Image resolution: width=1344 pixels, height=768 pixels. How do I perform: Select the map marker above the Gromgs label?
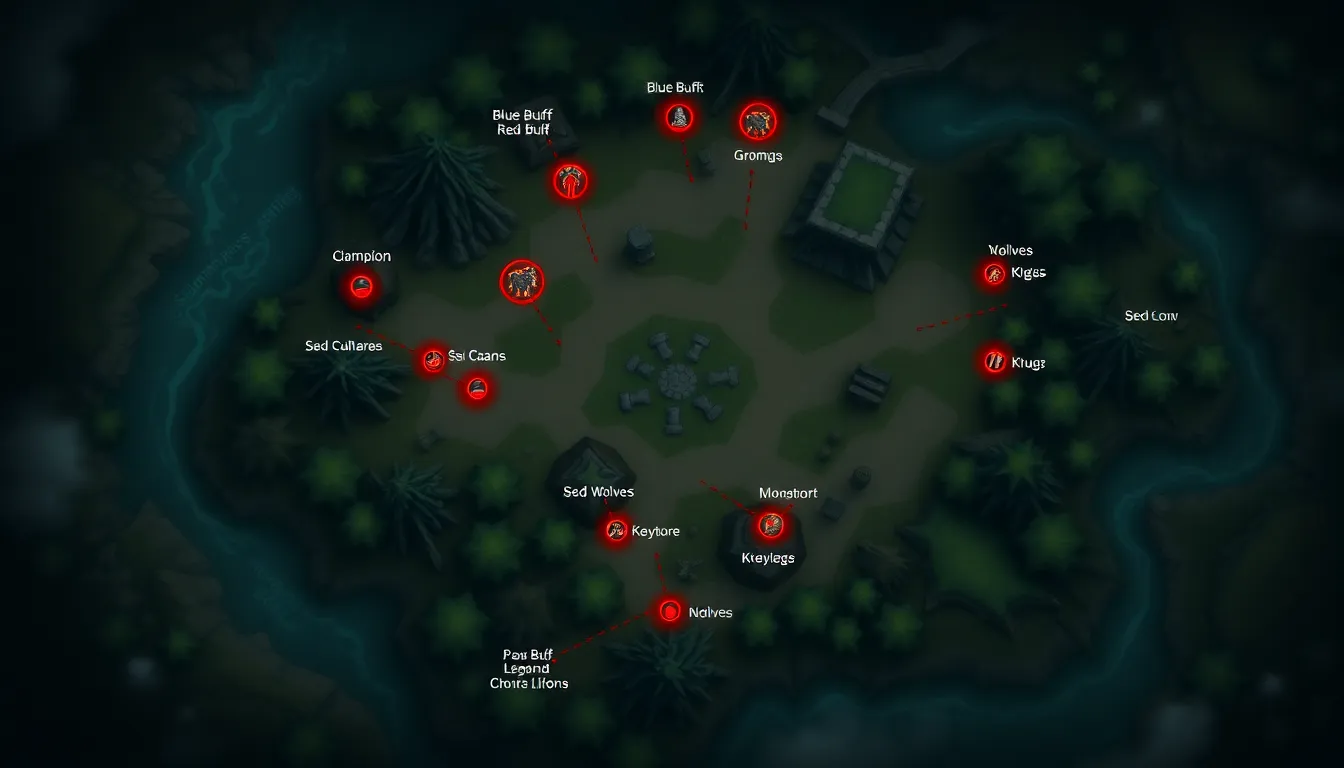click(x=758, y=122)
